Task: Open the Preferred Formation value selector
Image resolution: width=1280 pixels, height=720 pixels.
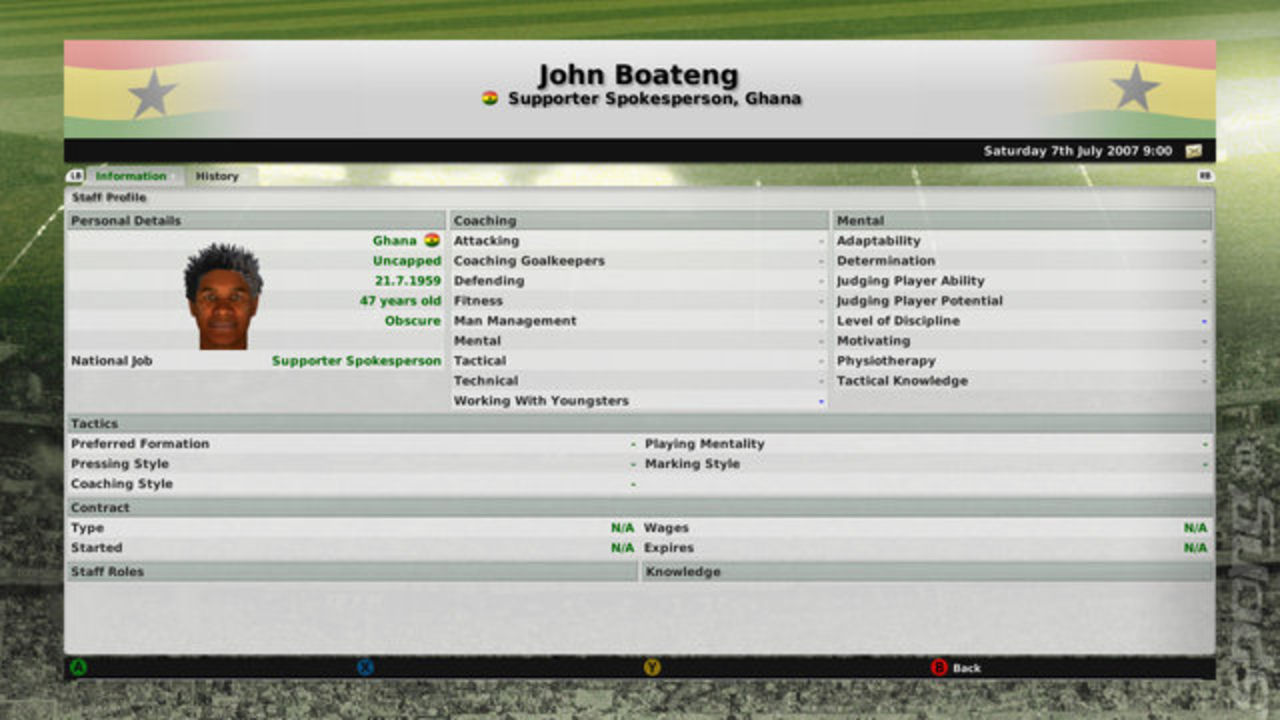Action: pyautogui.click(x=633, y=443)
